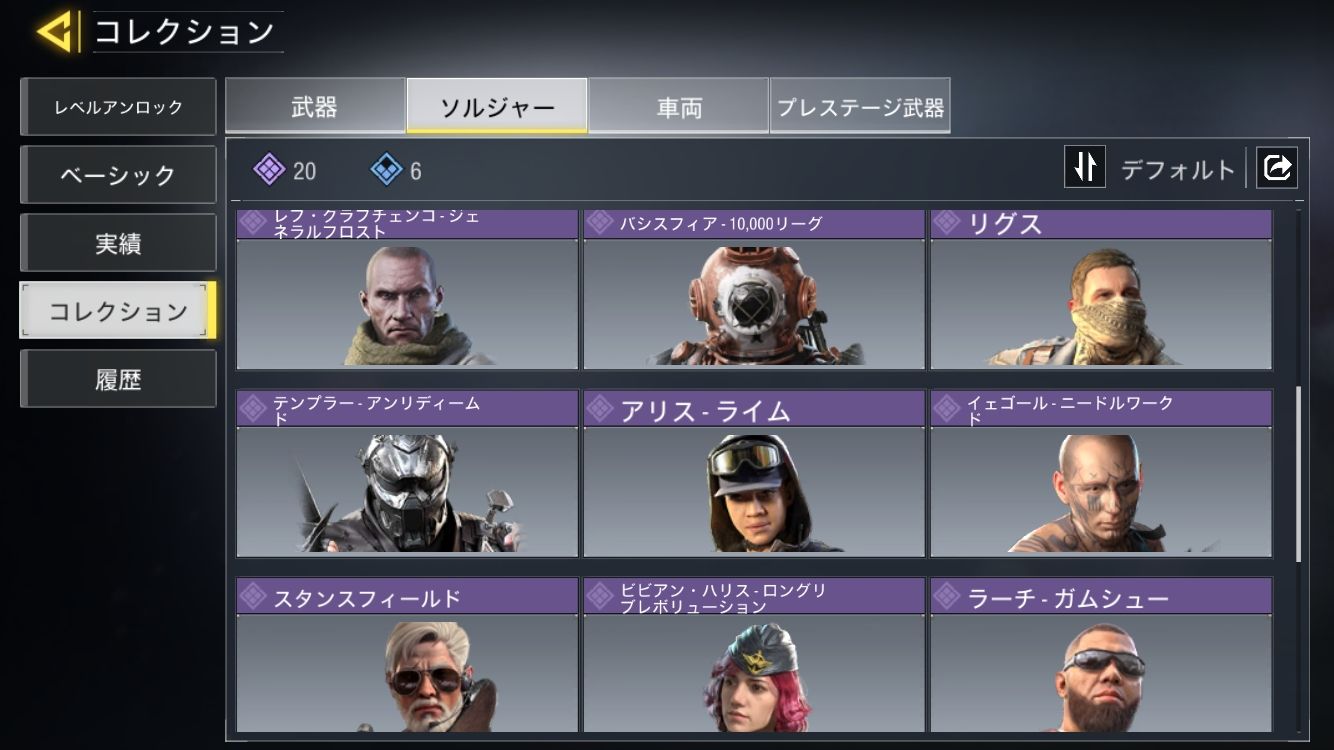Image resolution: width=1334 pixels, height=750 pixels.
Task: Open the 履歴 section
Action: pyautogui.click(x=118, y=379)
